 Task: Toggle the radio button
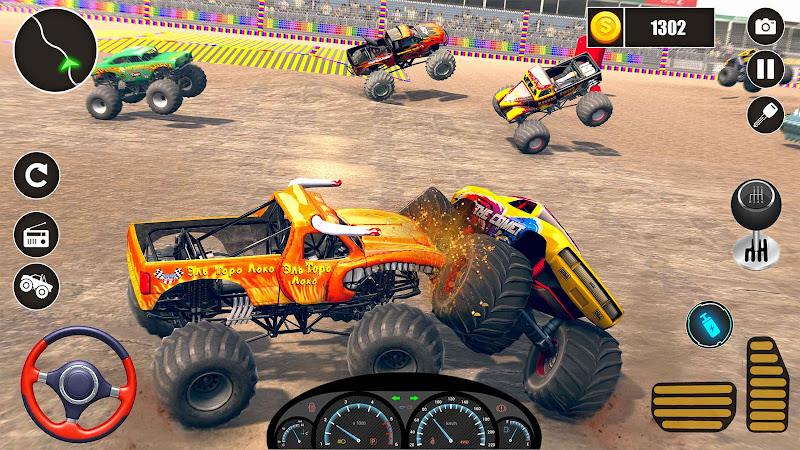click(x=36, y=234)
